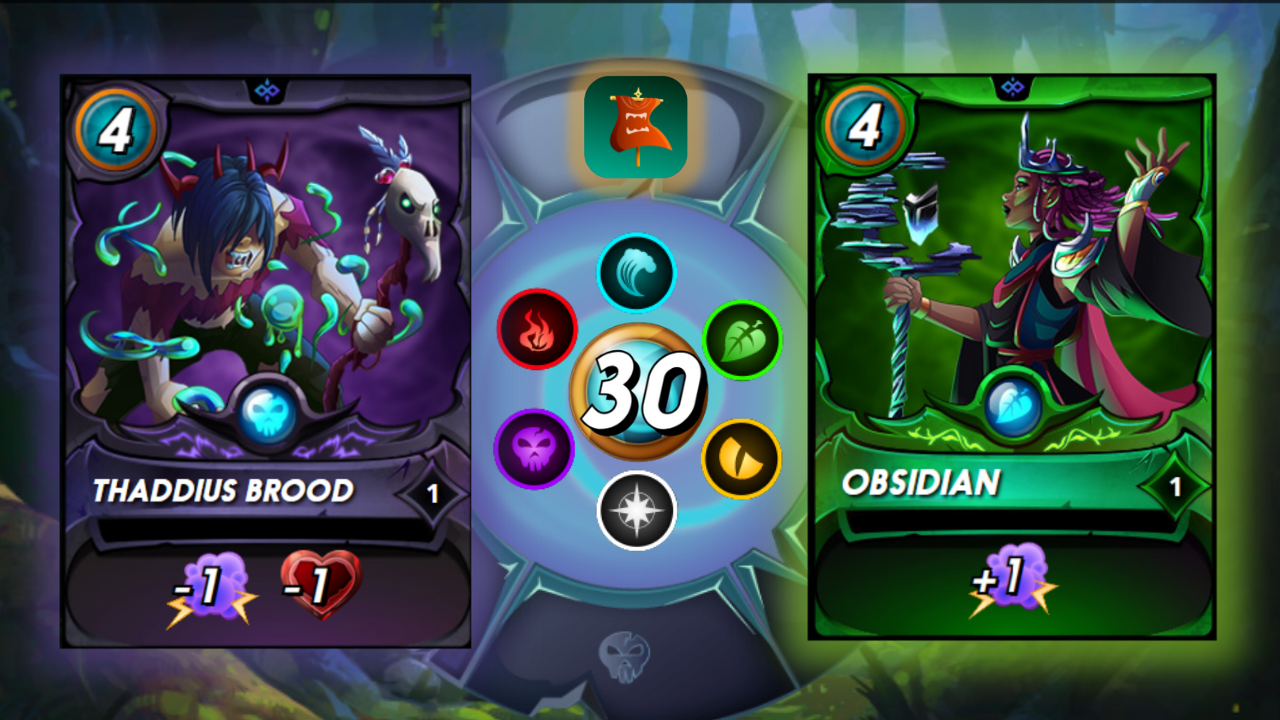Choose the Life element star icon
The image size is (1280, 720).
tap(637, 510)
